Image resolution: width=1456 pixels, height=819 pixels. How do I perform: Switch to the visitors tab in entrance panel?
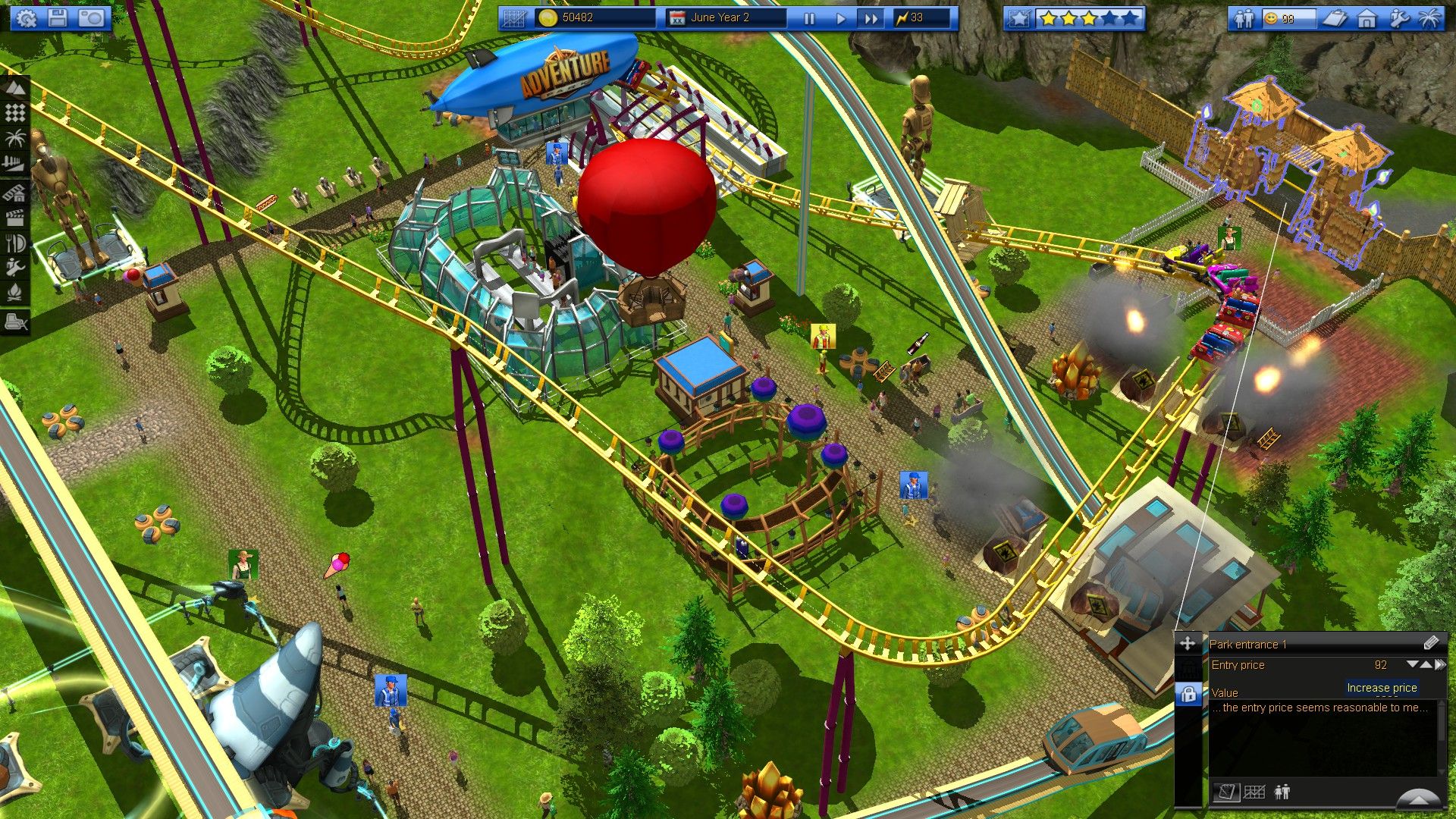click(1282, 792)
